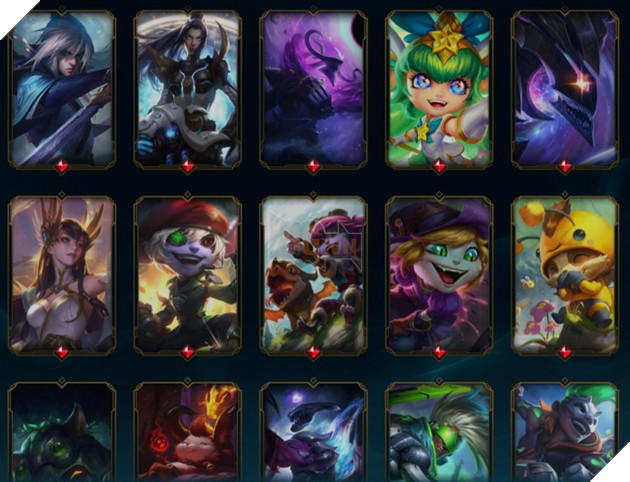This screenshot has height=482, width=630.
Task: Open the shadowy purple void figure card
Action: pyautogui.click(x=313, y=88)
